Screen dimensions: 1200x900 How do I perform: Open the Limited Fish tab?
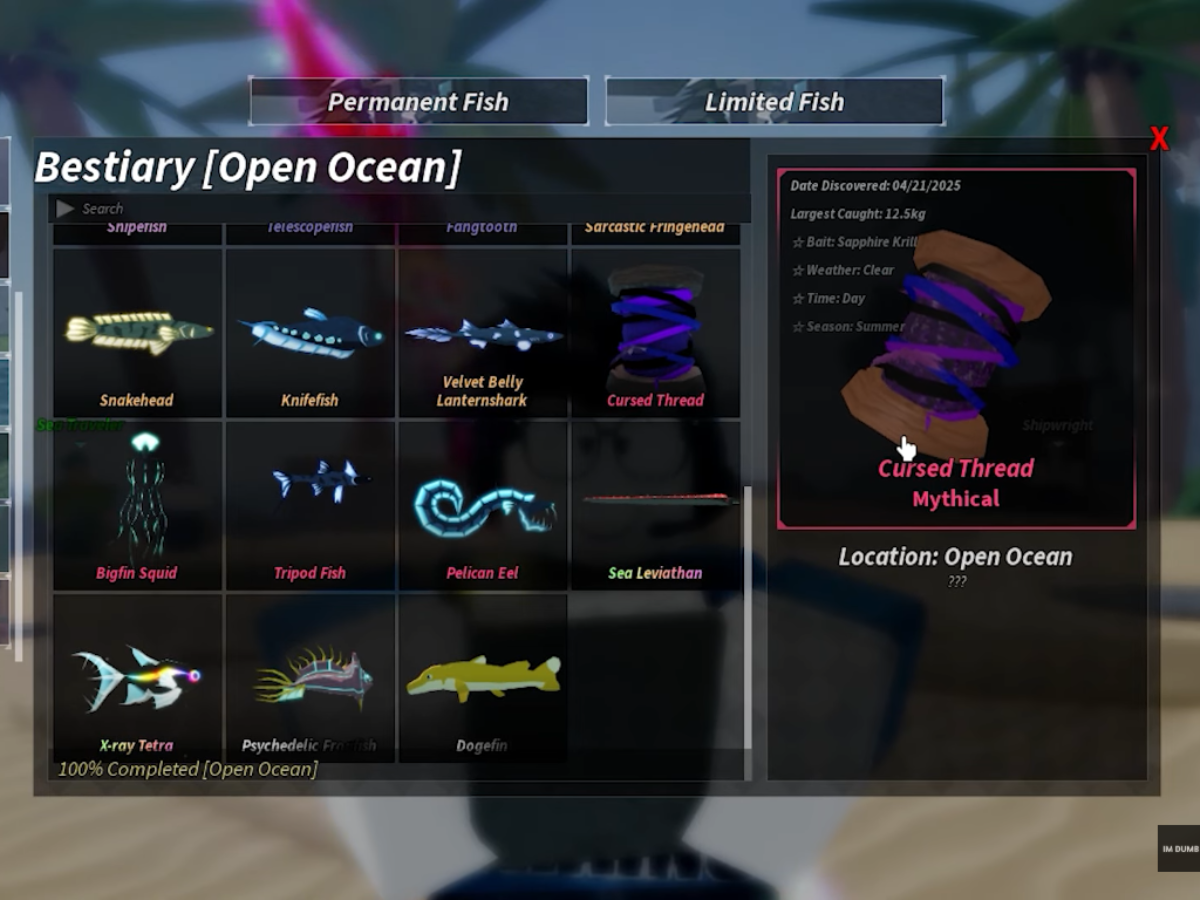point(774,102)
